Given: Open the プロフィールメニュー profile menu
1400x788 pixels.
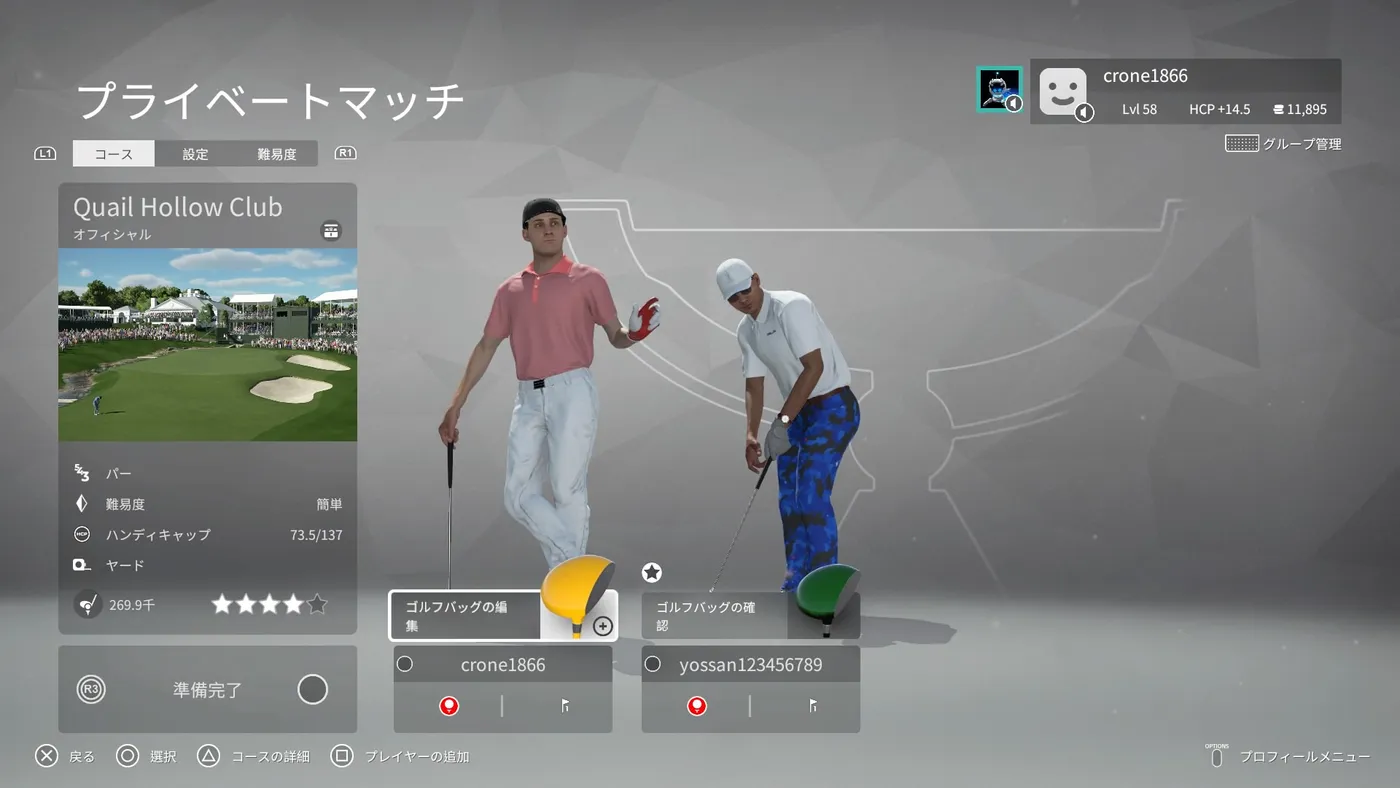Looking at the screenshot, I should click(1290, 757).
